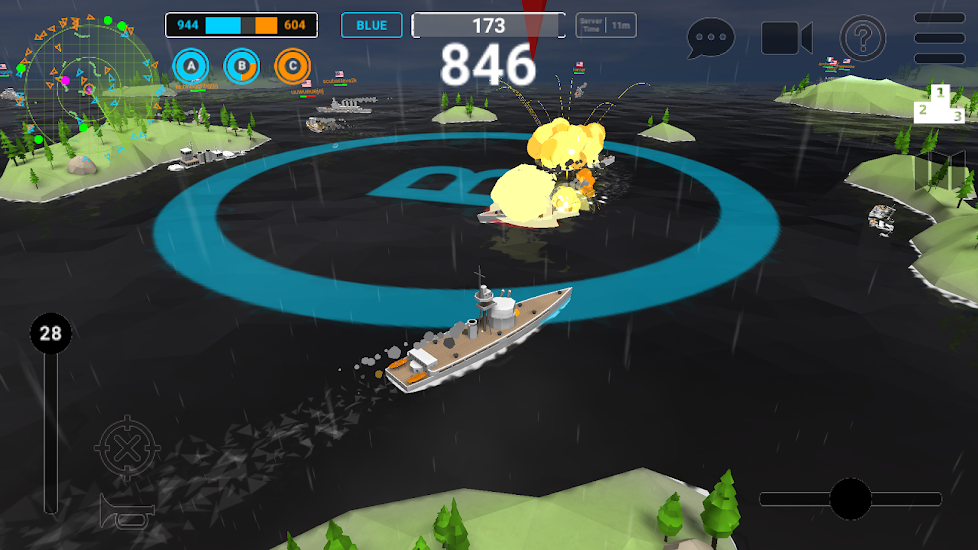This screenshot has height=550, width=978.
Task: Open the question mark help
Action: 863,39
